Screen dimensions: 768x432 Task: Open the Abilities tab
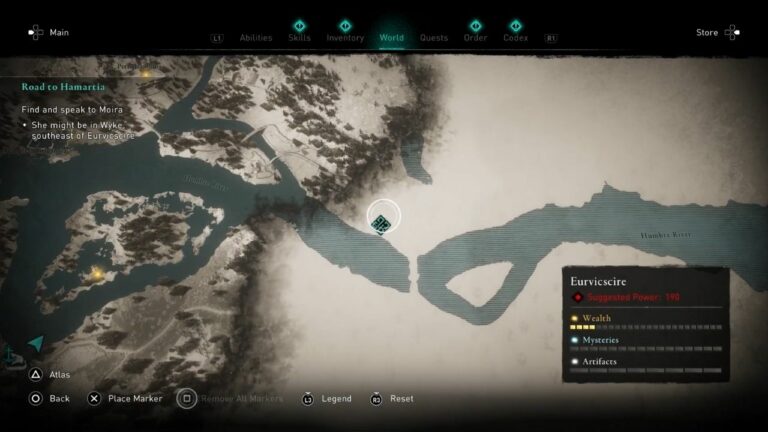(x=256, y=38)
